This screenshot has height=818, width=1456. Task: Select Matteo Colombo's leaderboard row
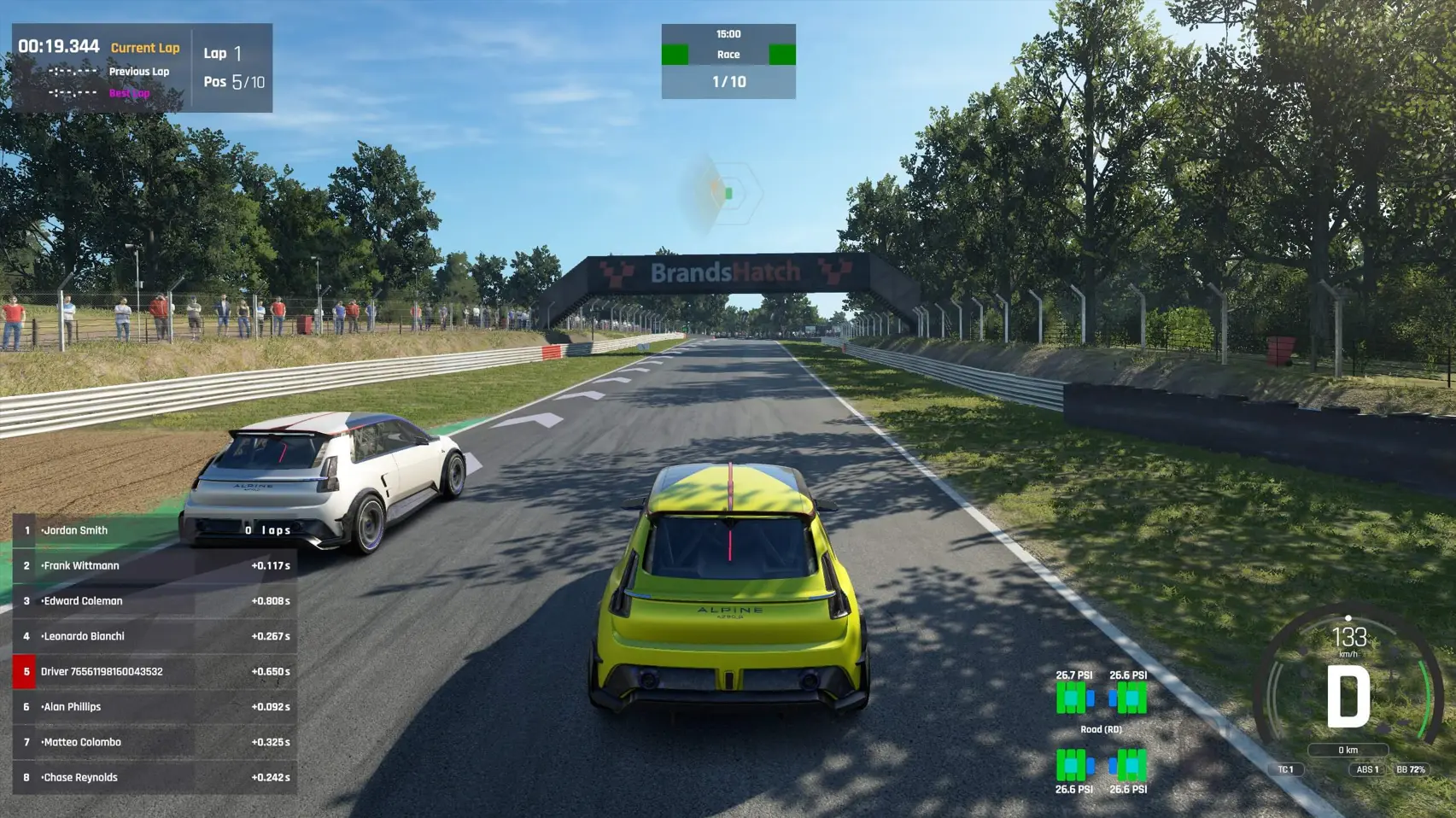154,742
